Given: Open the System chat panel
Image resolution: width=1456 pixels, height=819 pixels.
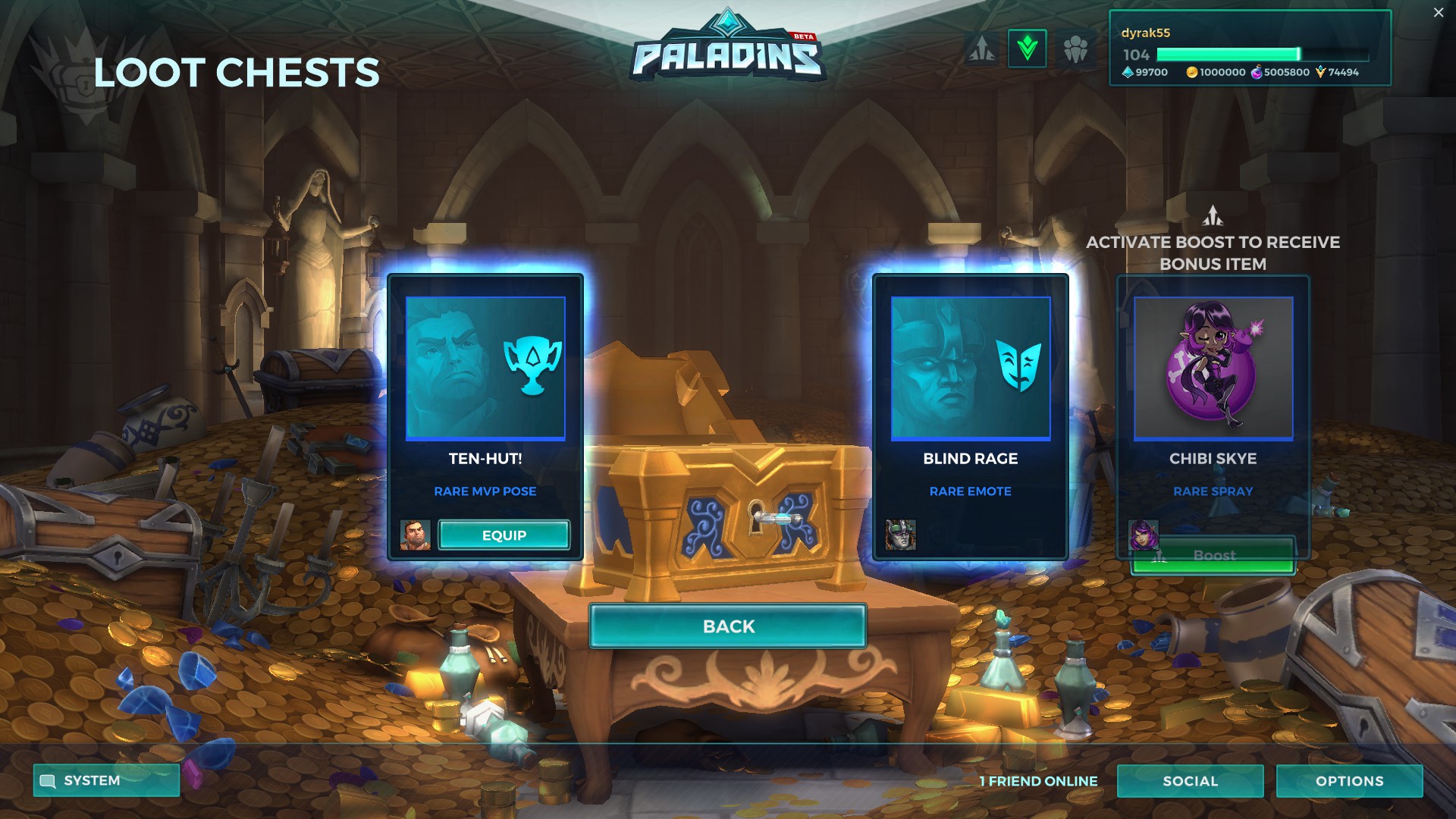Looking at the screenshot, I should pos(105,781).
